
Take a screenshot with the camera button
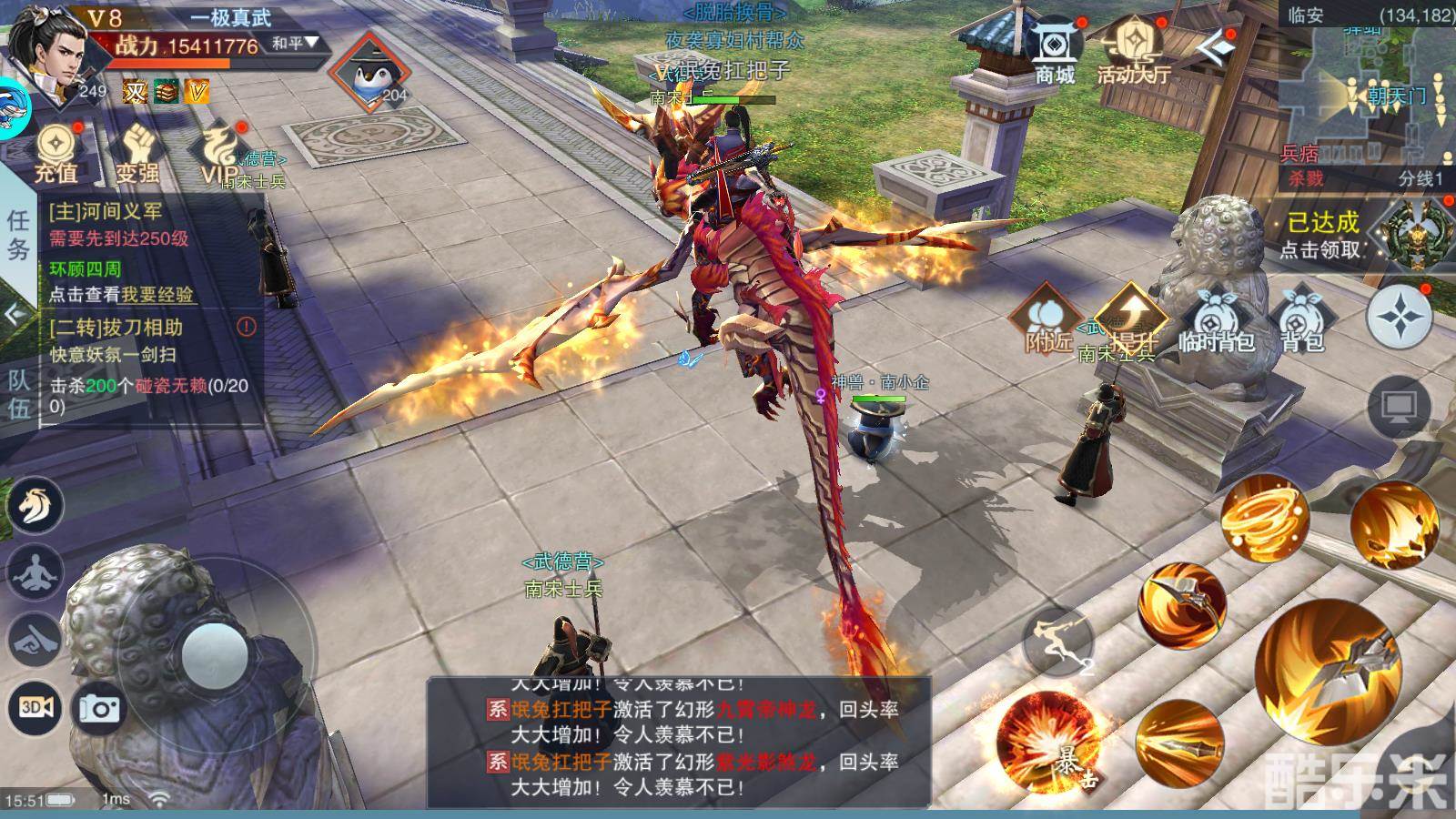point(99,708)
